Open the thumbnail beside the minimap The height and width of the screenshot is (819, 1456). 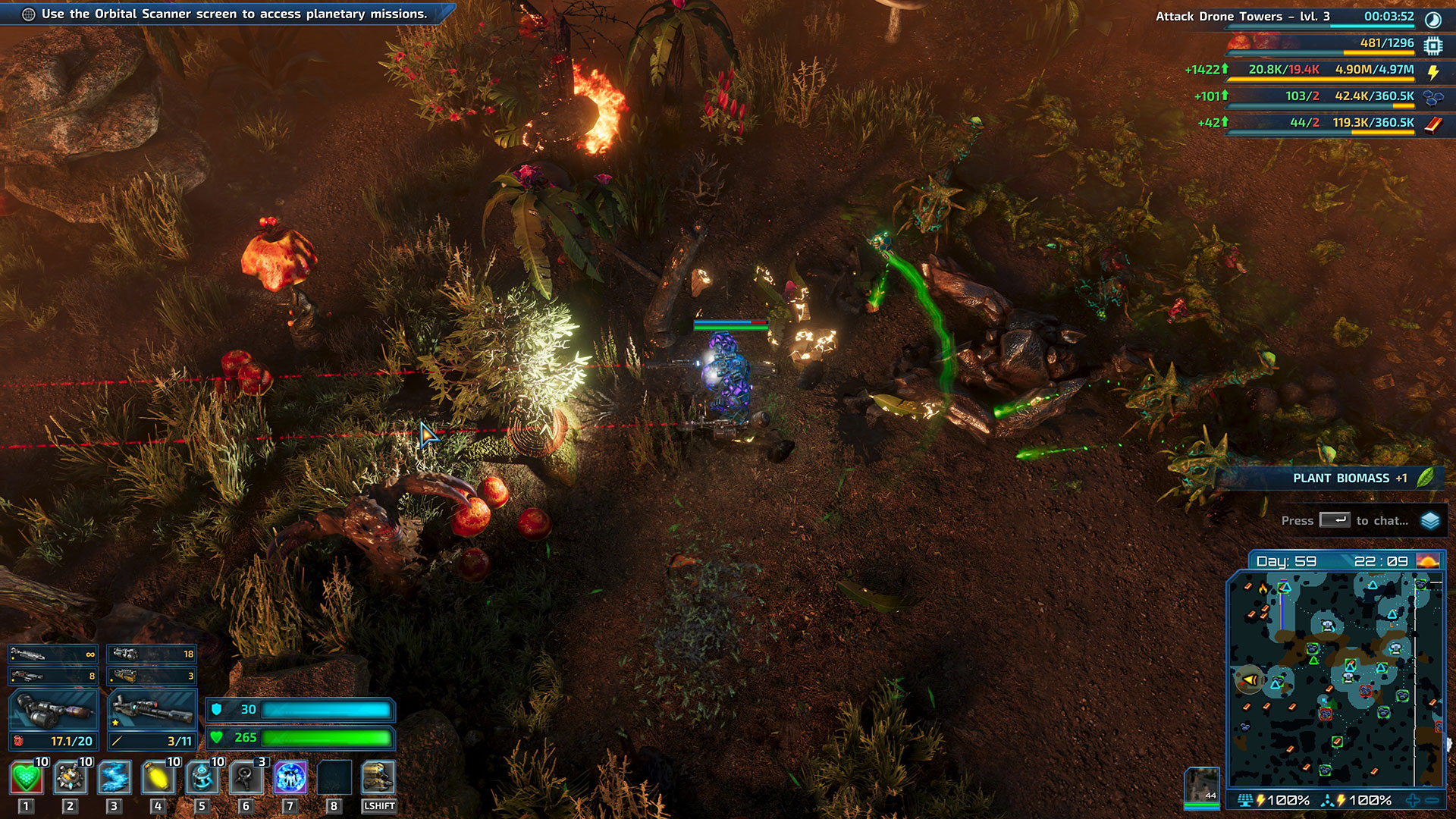point(1202,786)
